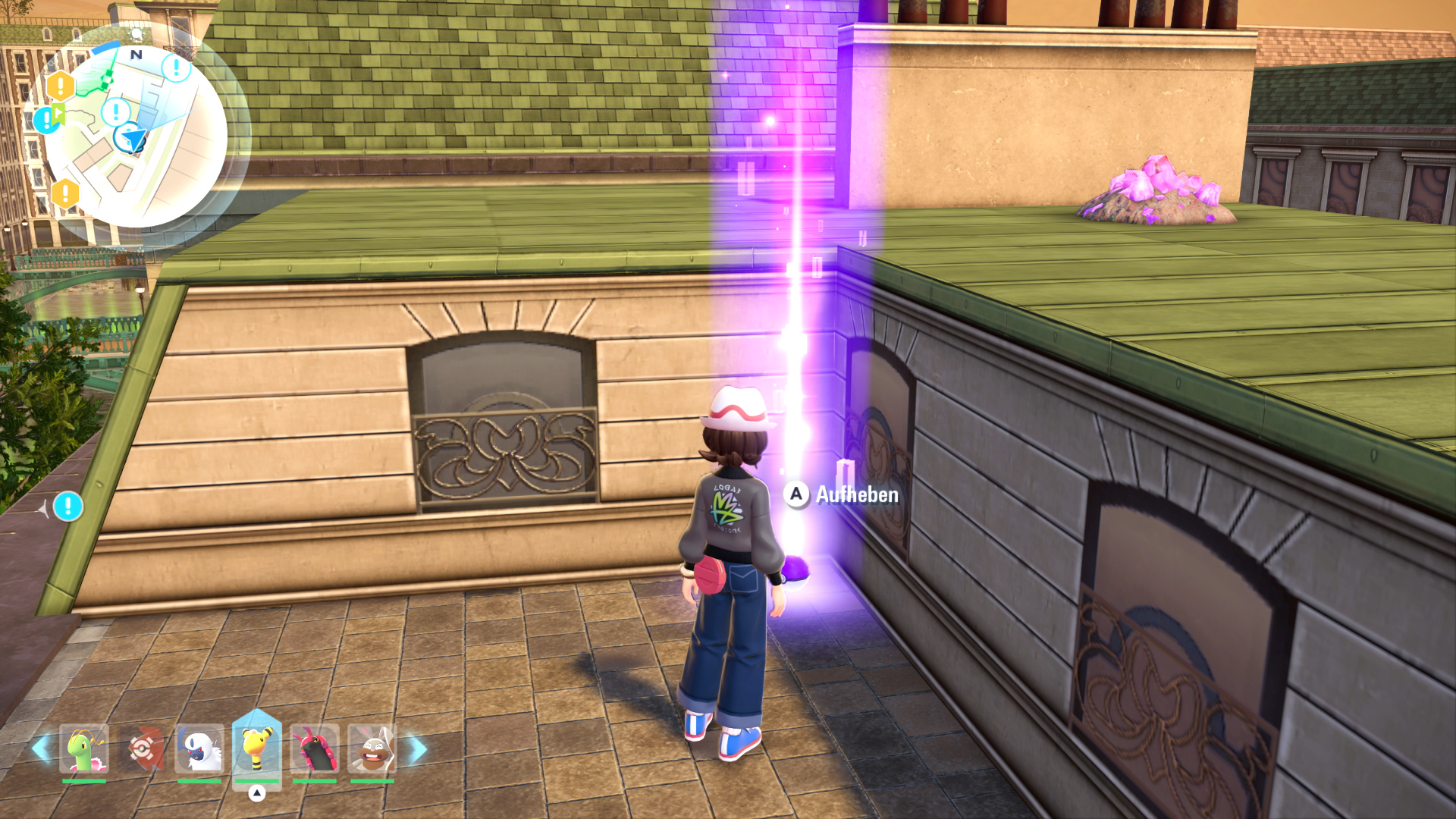Cycle party right with the blue arrow
Viewport: 1456px width, 819px height.
coord(418,749)
